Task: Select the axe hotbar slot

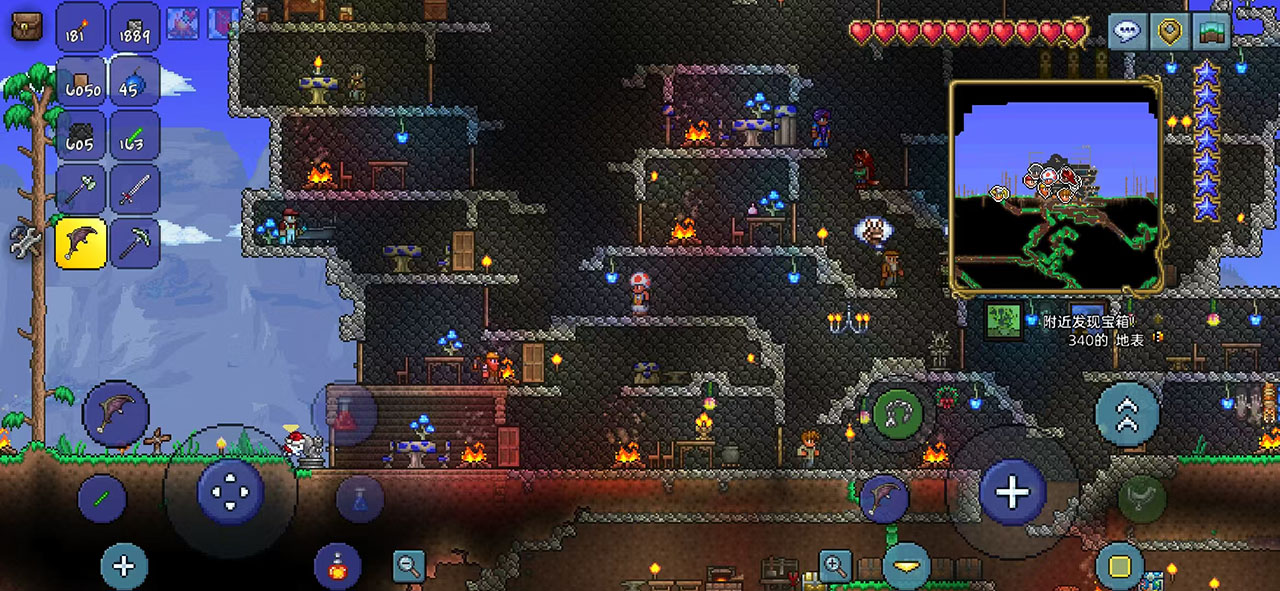Action: tap(81, 189)
